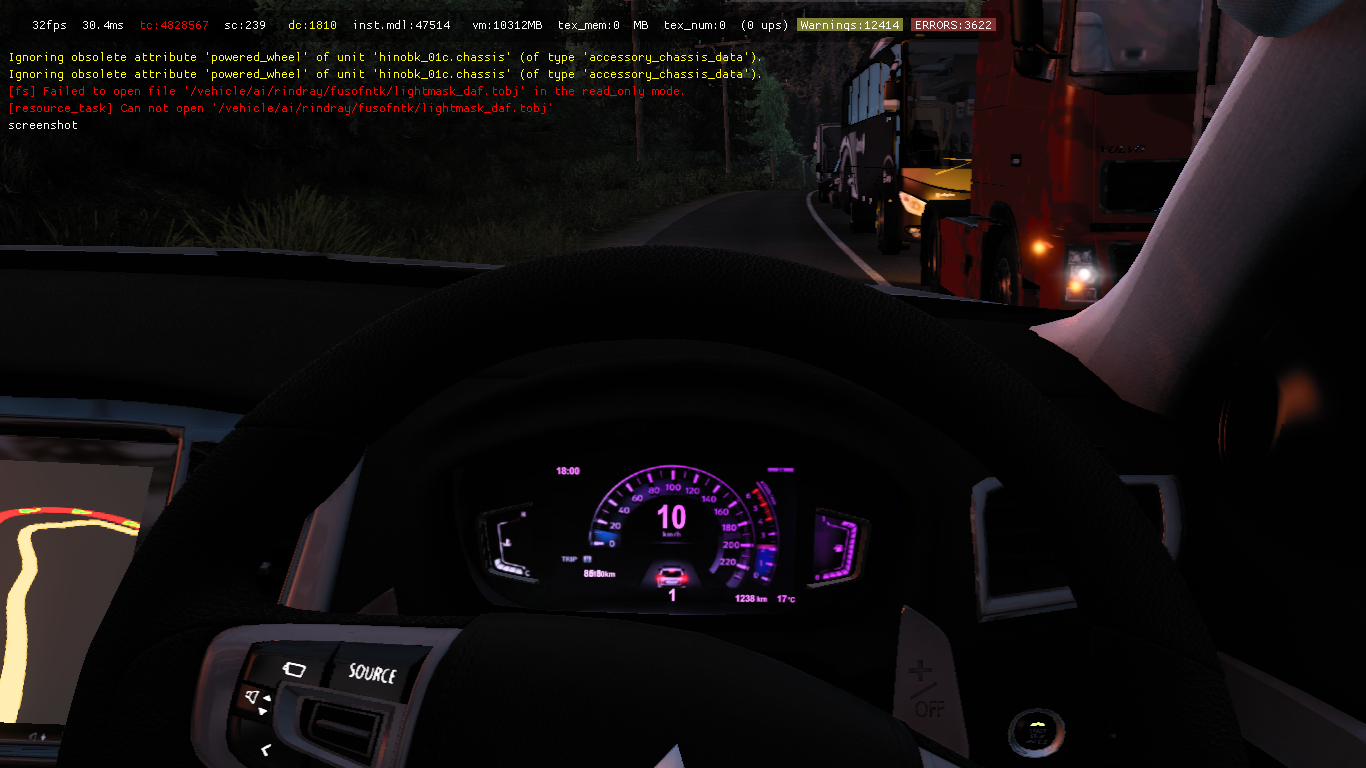Click the fuel pump icon on the right gauge
The width and height of the screenshot is (1366, 768).
point(837,548)
